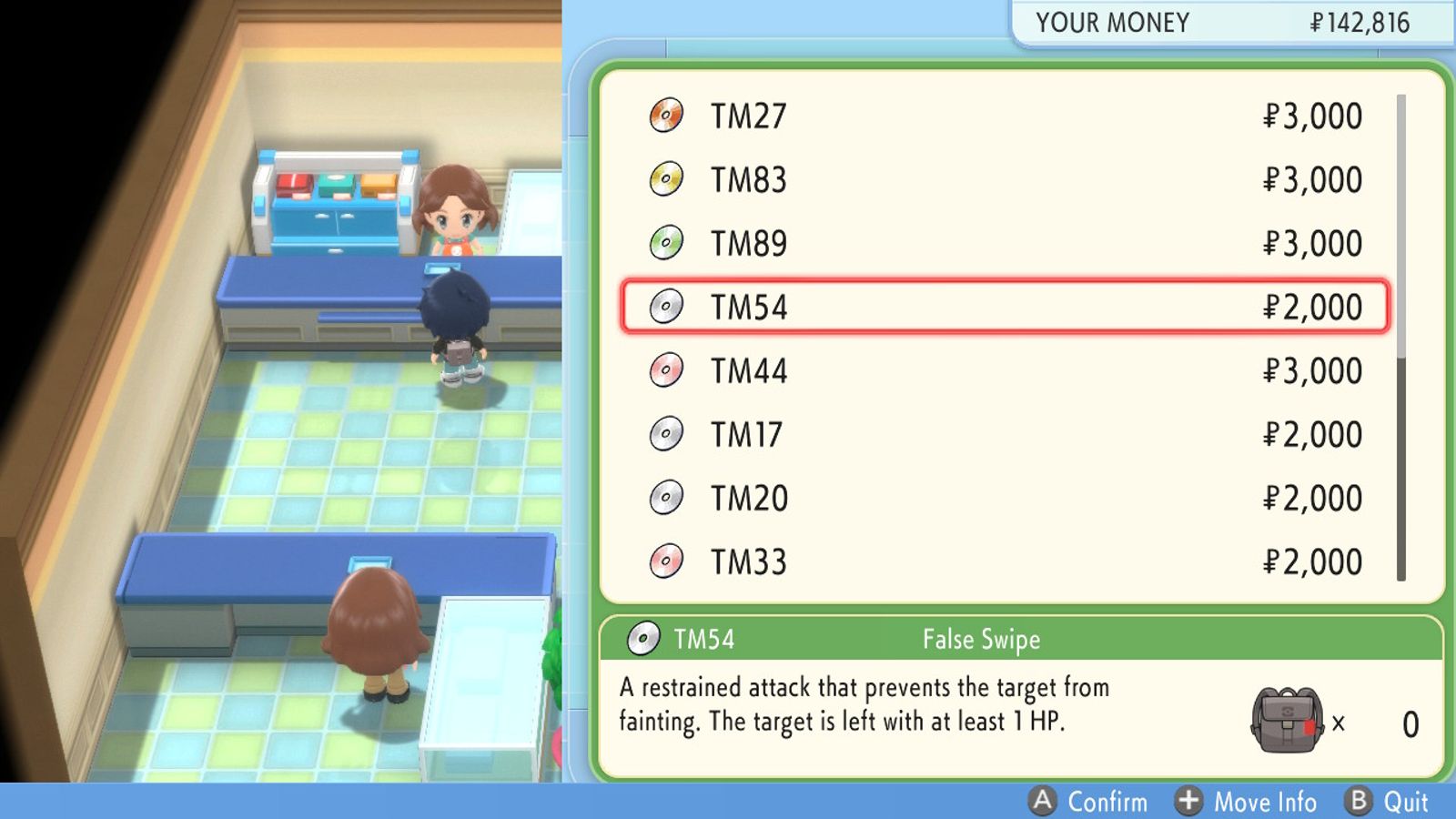Viewport: 1456px width, 819px height.
Task: Click the yellow TM83 disc icon
Action: click(x=666, y=179)
